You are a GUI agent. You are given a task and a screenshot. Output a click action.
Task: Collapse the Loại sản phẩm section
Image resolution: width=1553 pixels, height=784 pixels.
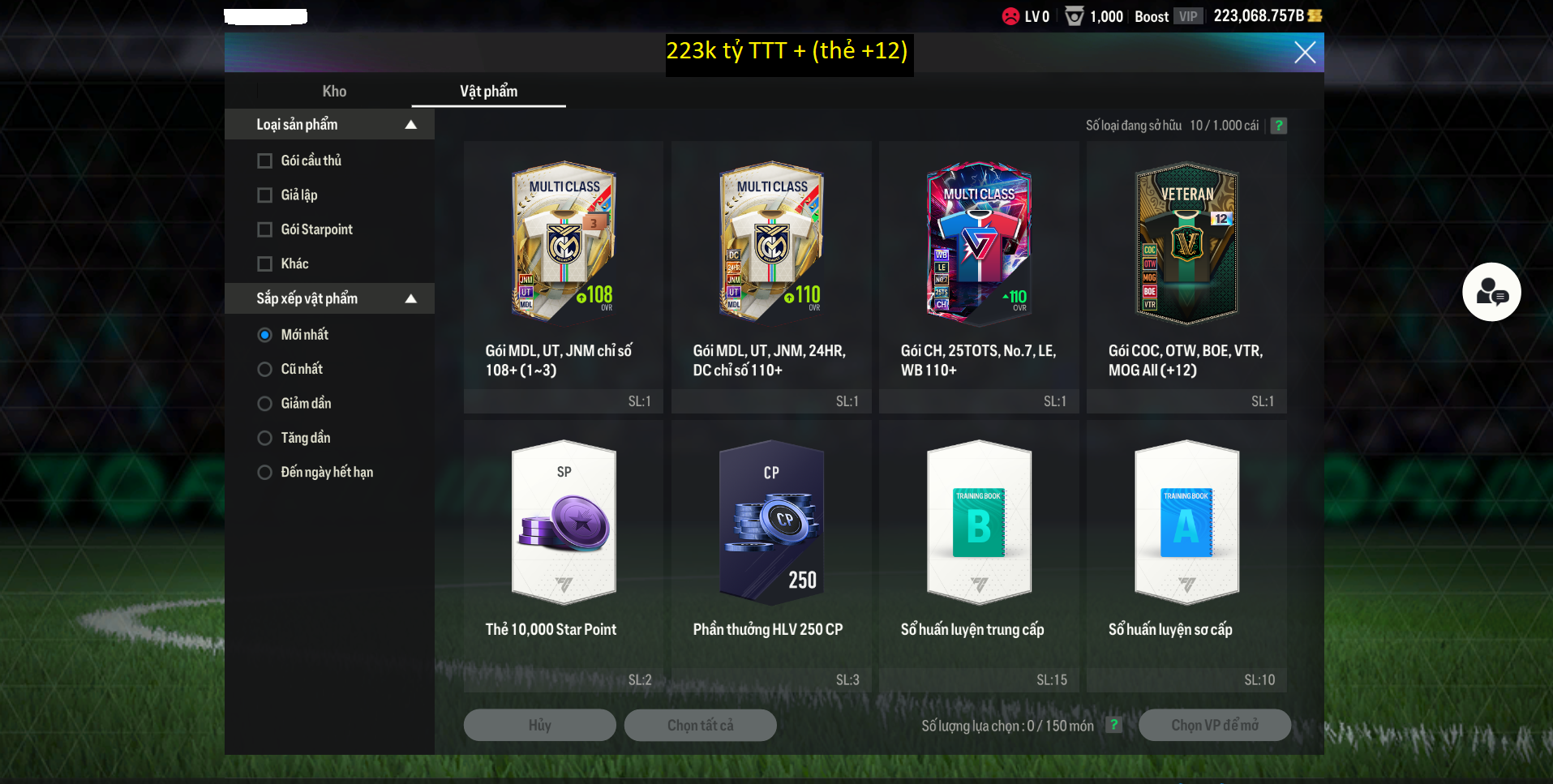click(410, 125)
